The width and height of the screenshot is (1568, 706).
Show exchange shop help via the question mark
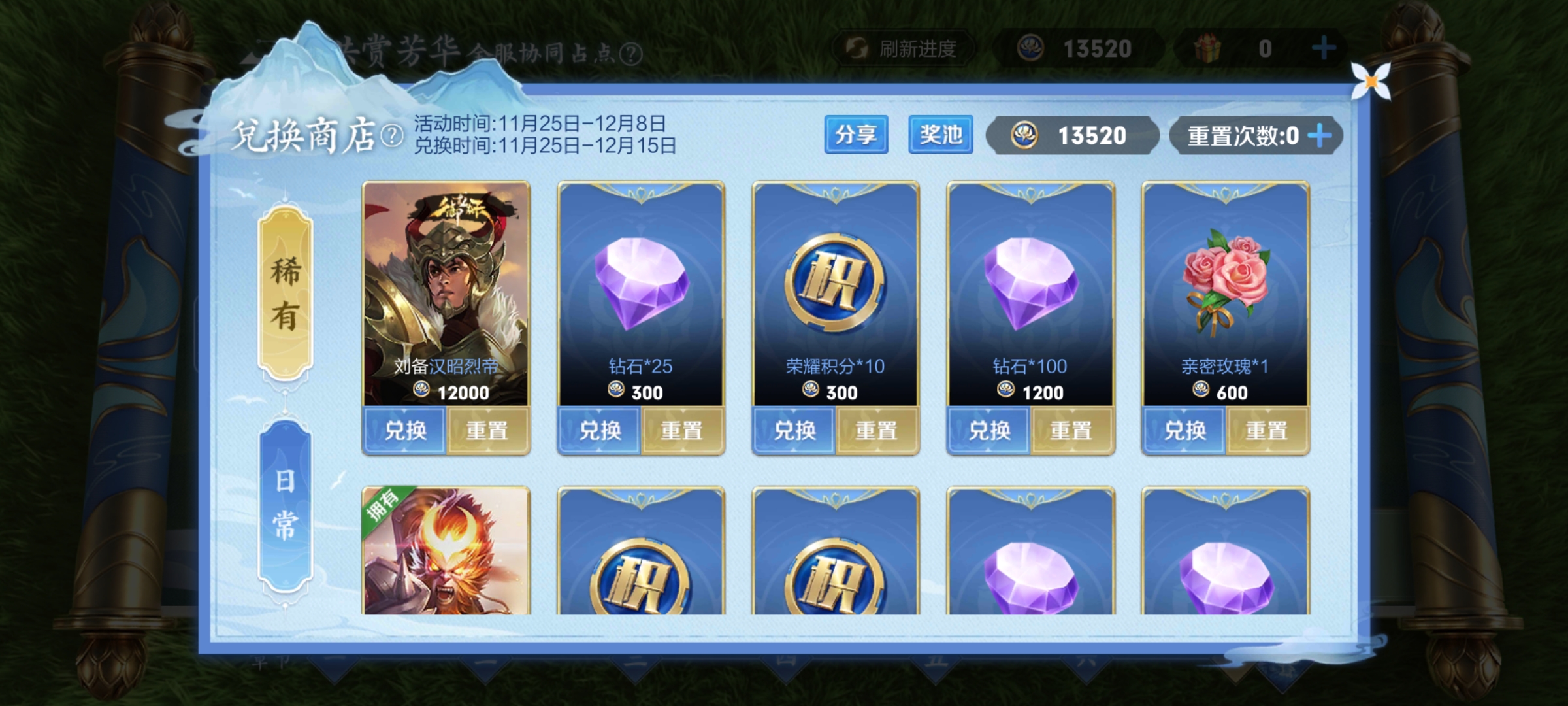[x=392, y=136]
